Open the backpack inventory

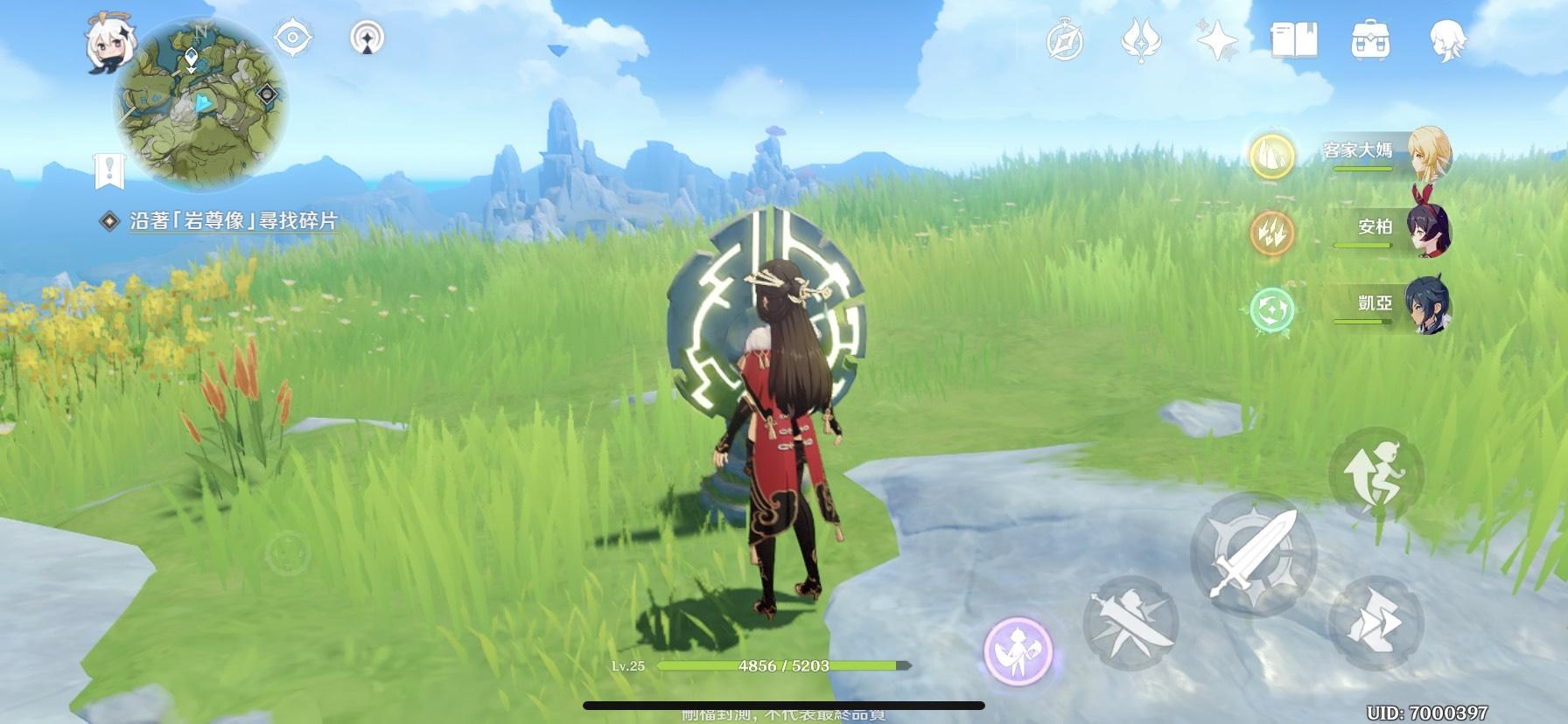click(1370, 41)
